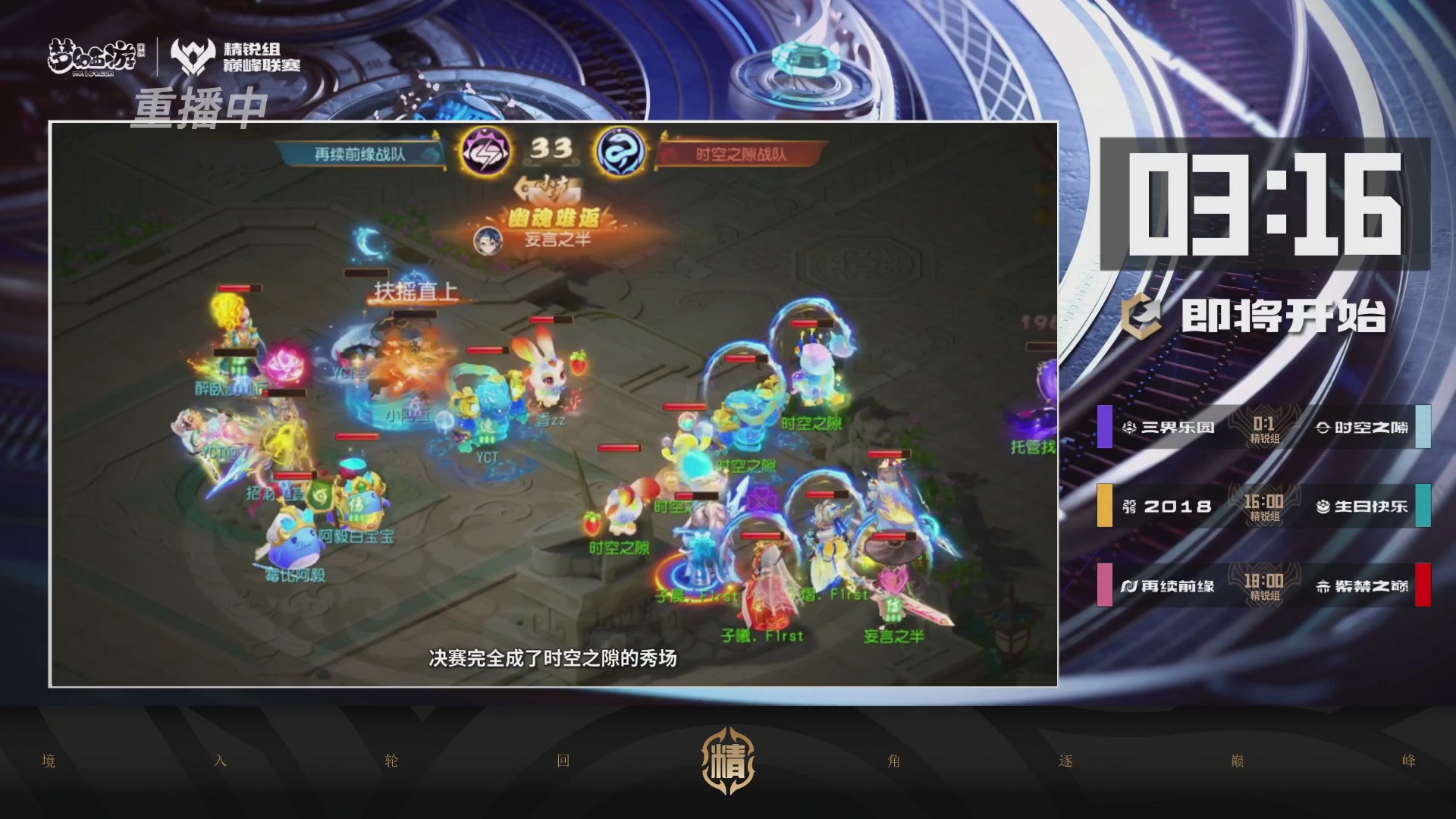Expand the 三界乐园 vs 时空之隙 match row
1456x819 pixels.
1266,427
